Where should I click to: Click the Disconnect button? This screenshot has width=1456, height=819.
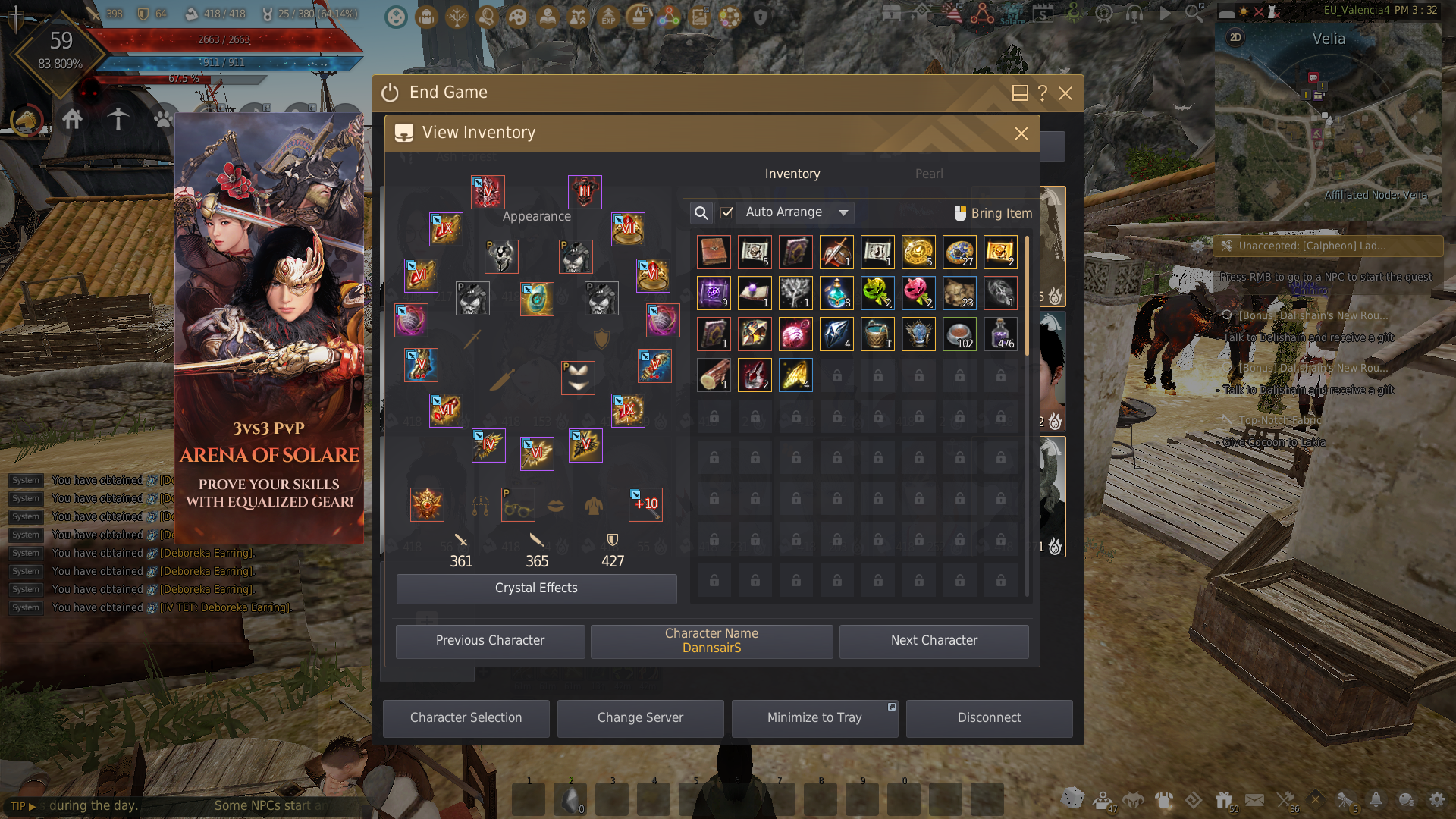click(x=989, y=718)
